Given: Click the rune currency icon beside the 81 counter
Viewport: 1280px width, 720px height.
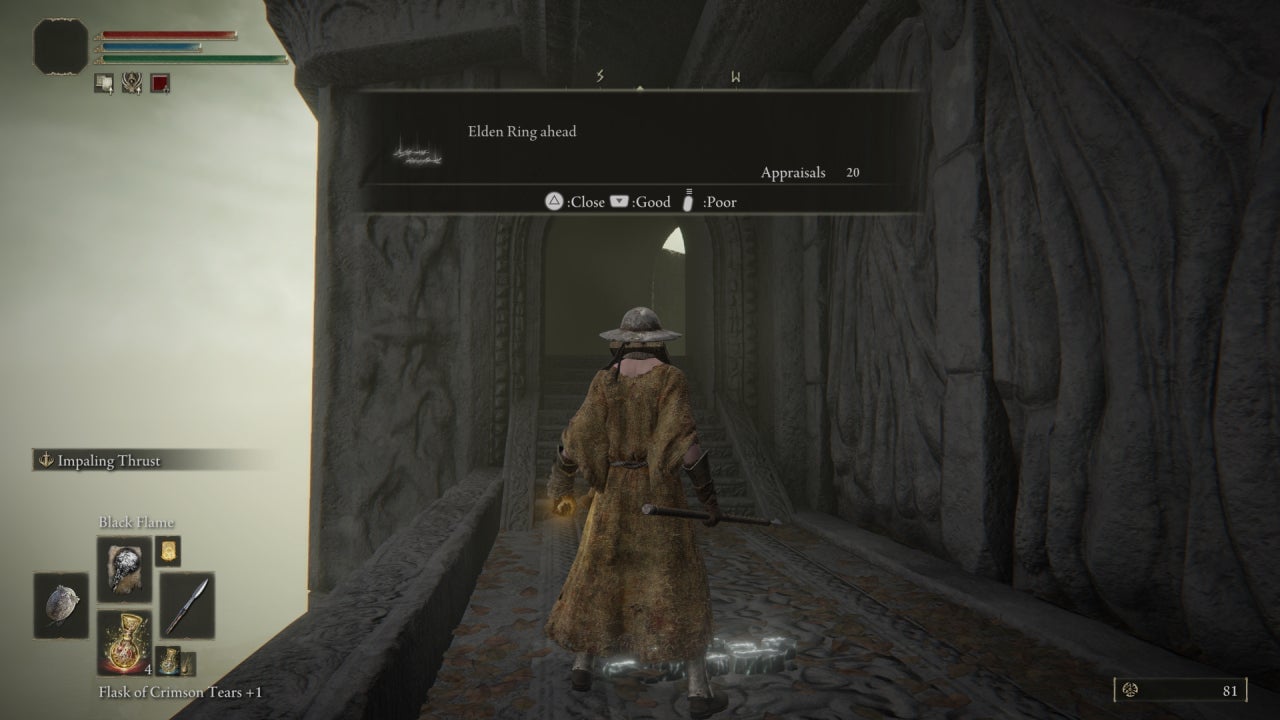Looking at the screenshot, I should tap(1130, 690).
